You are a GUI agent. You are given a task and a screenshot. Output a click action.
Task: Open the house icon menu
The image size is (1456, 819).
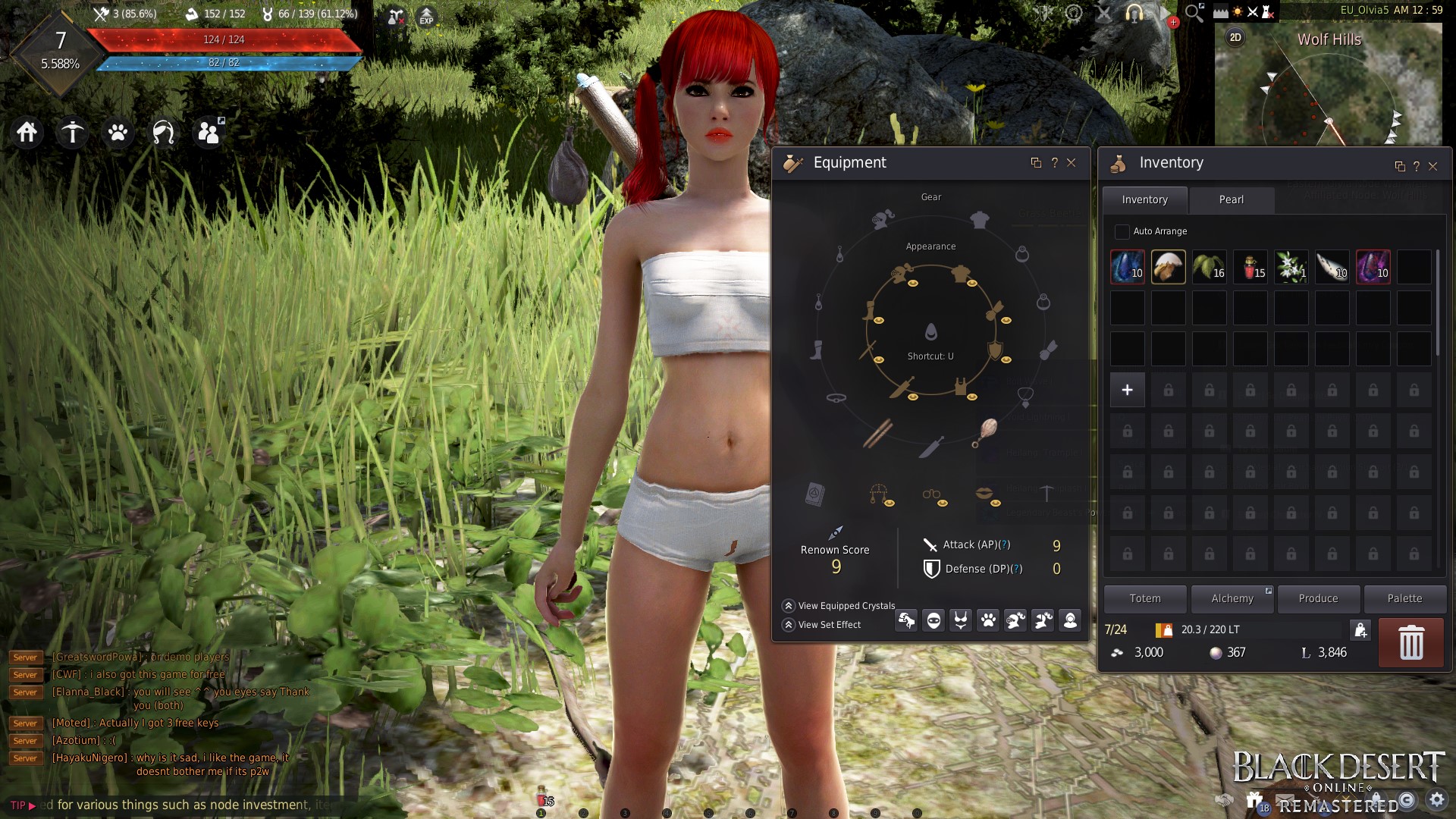pos(27,133)
